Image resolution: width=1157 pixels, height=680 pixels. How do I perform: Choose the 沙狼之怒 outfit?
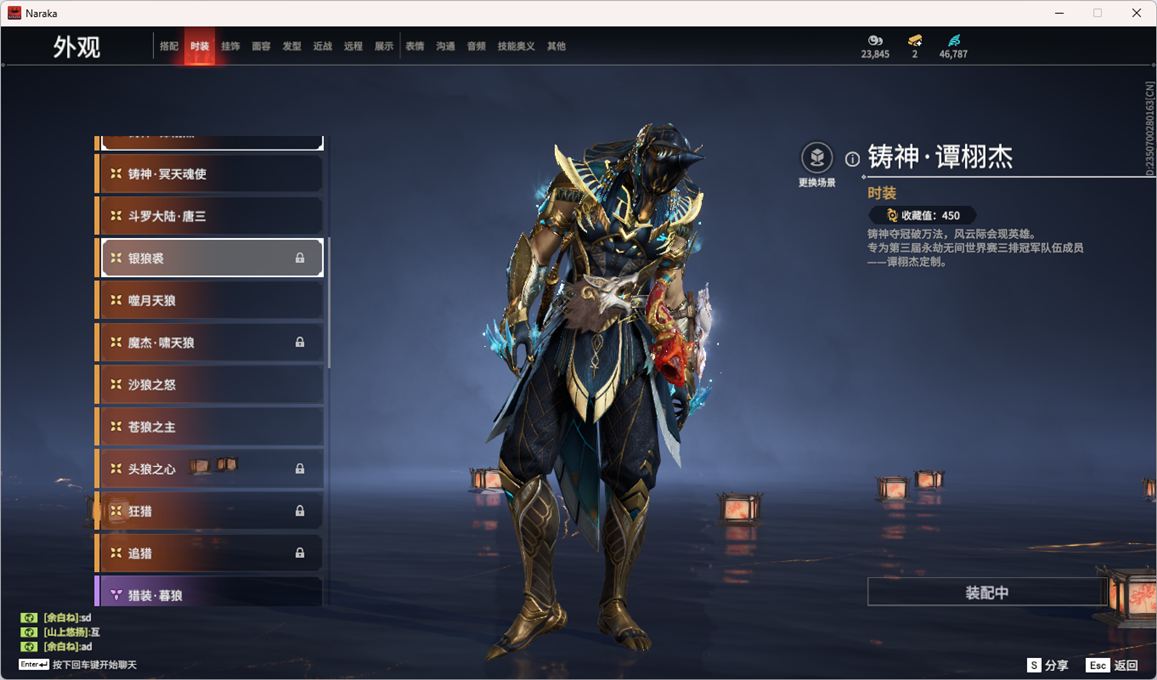[211, 384]
